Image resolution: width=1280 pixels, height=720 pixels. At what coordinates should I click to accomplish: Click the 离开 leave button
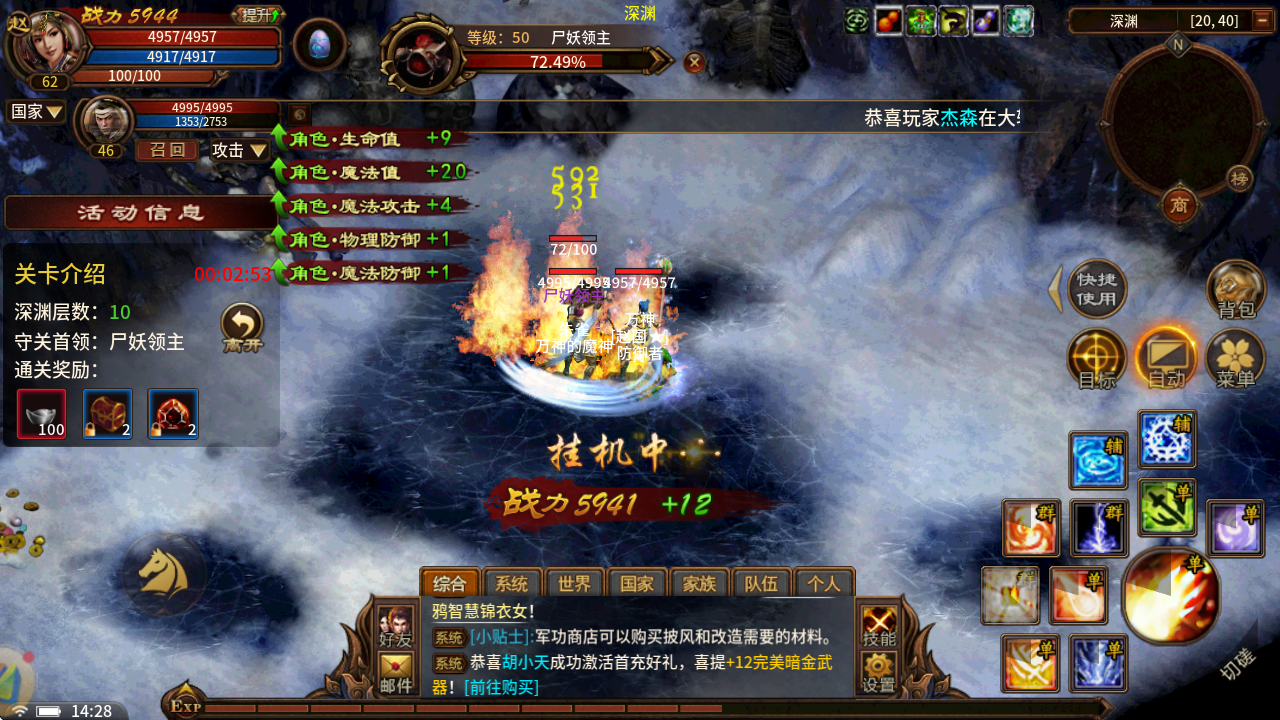[x=242, y=327]
